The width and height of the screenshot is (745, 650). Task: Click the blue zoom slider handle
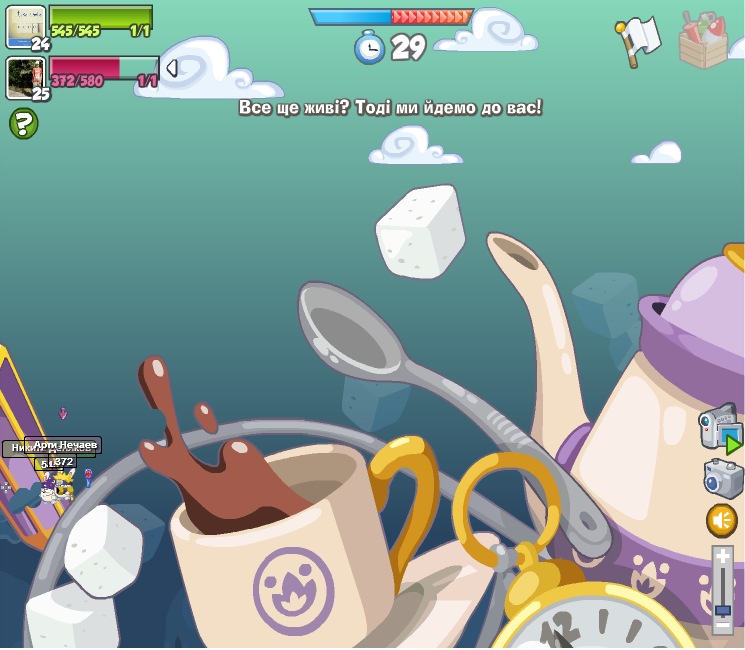722,609
